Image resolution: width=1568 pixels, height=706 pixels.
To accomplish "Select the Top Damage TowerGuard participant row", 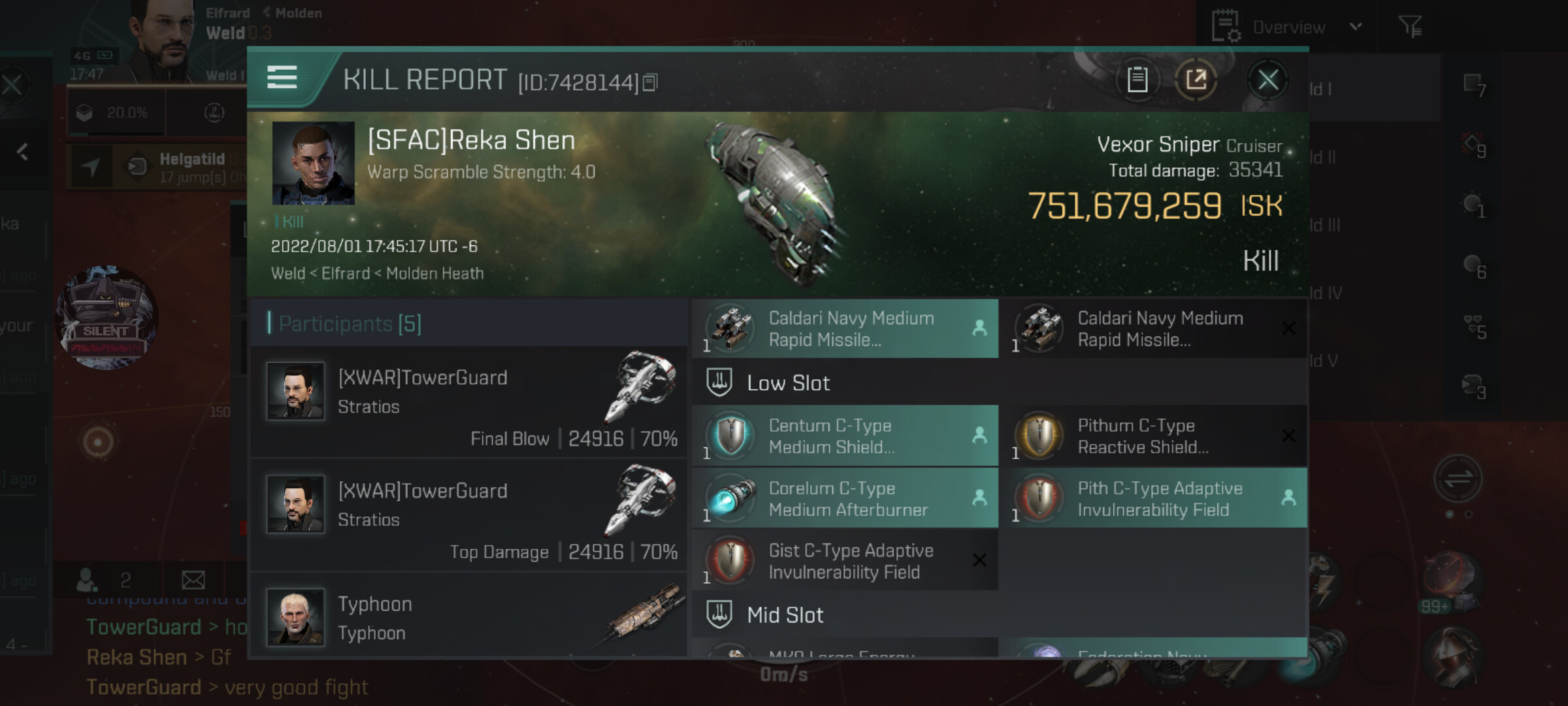I will (x=469, y=515).
